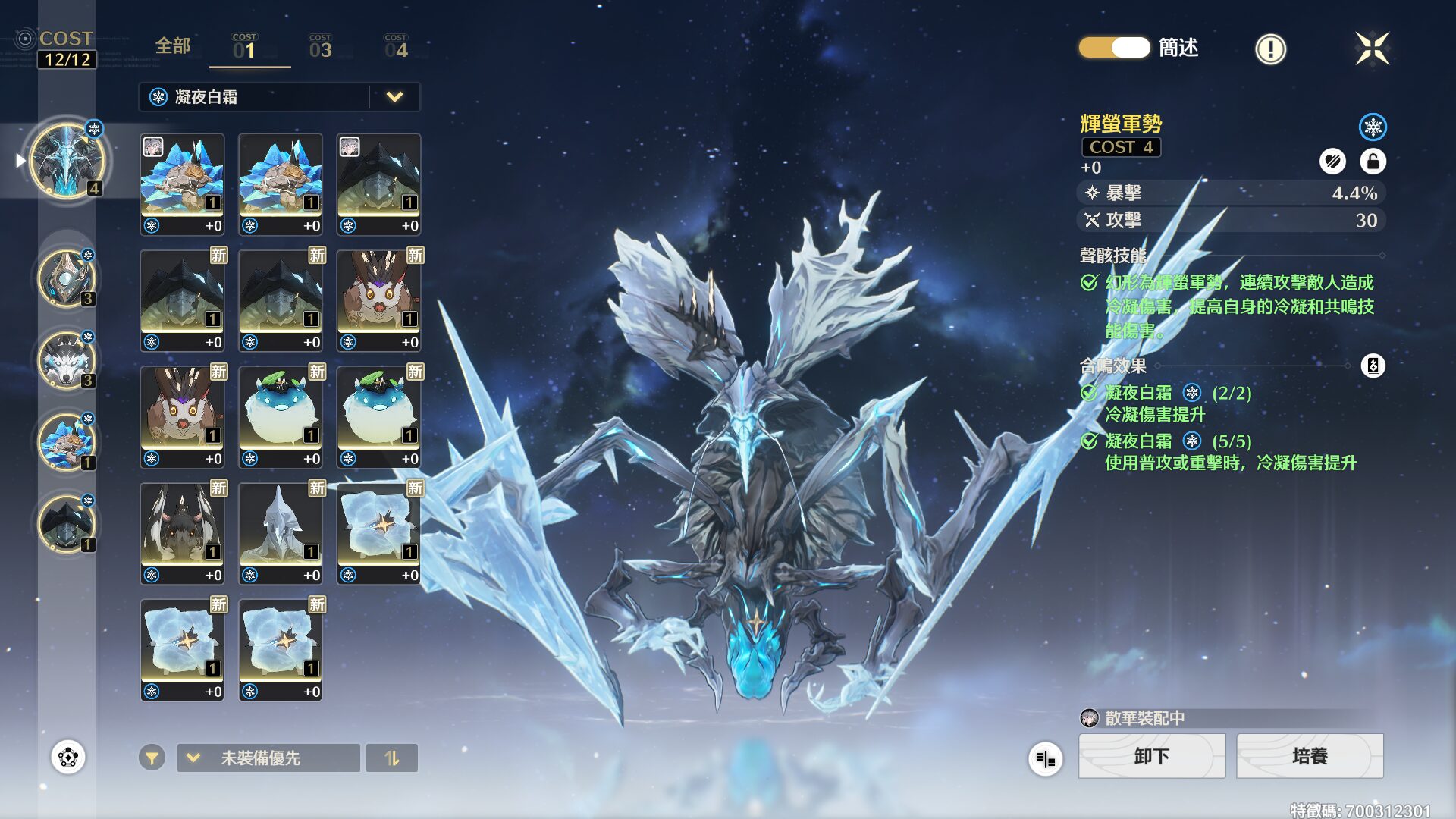Screen dimensions: 1456x819
Task: Unequip the echo with 卸下
Action: click(1151, 756)
